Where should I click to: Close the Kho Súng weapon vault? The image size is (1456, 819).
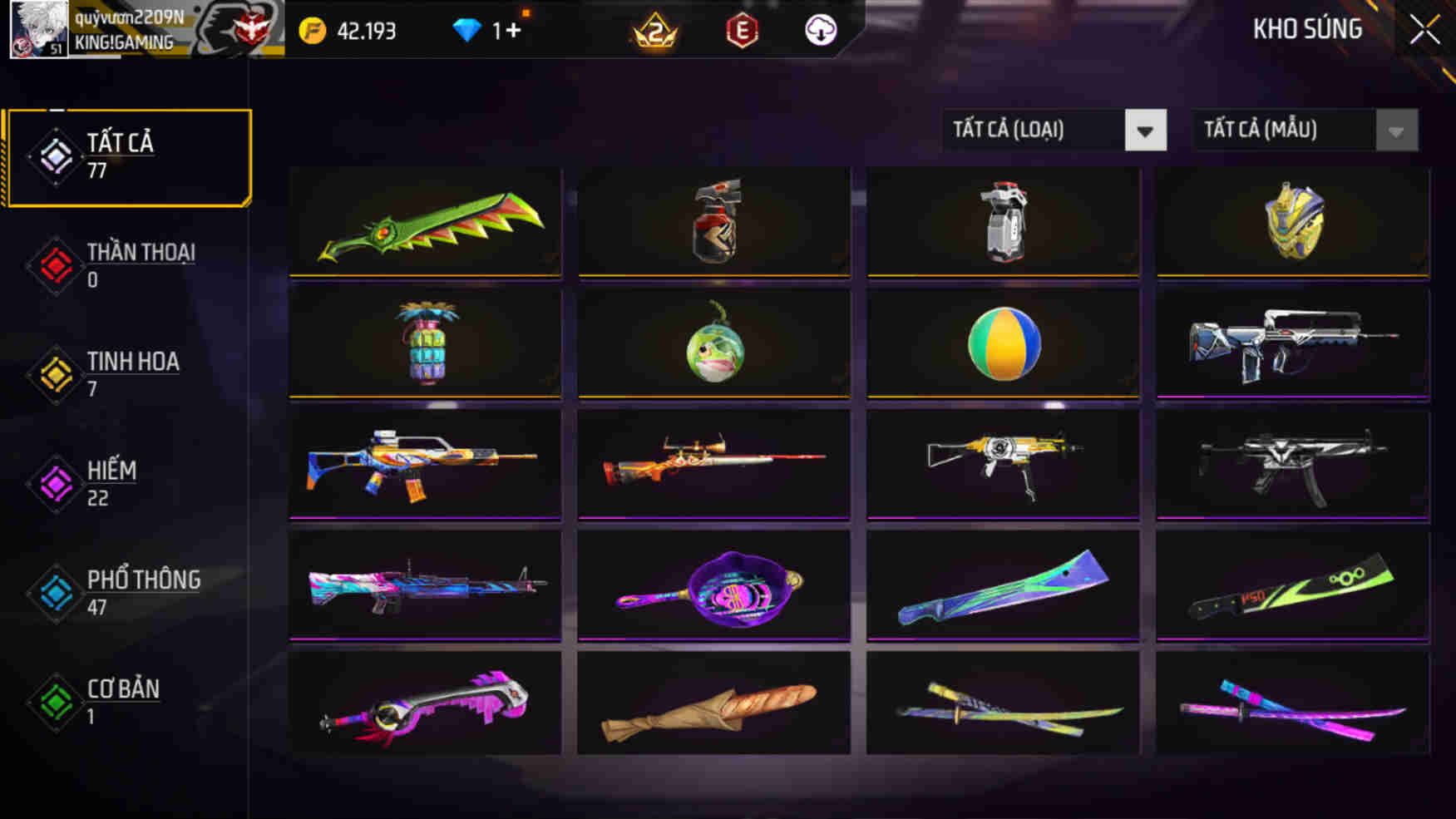point(1424,31)
